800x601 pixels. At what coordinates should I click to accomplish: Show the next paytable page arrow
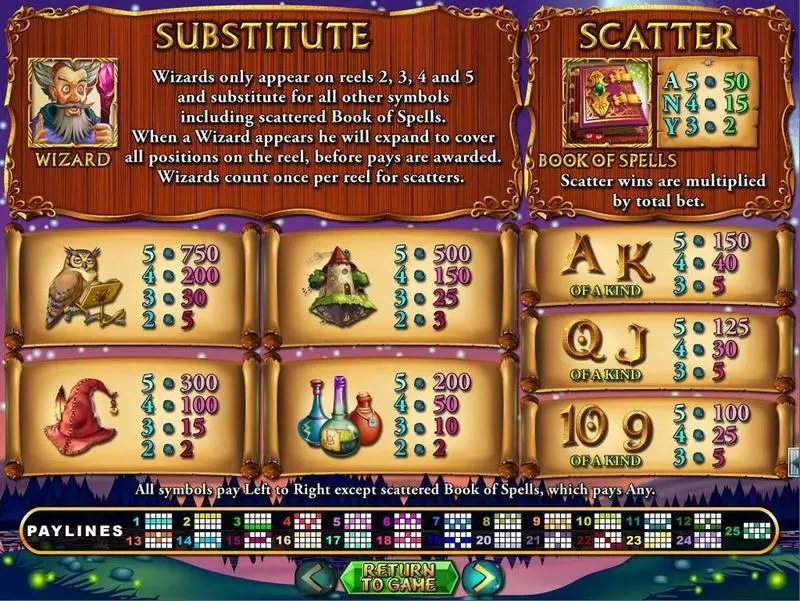[x=482, y=577]
